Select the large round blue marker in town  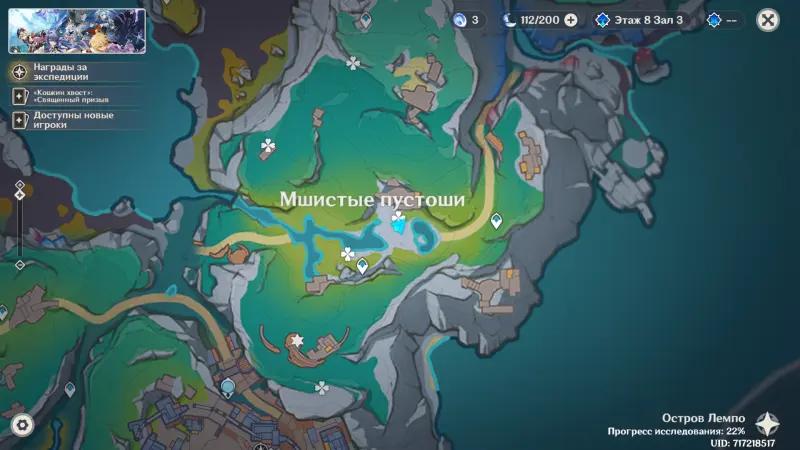[x=228, y=385]
